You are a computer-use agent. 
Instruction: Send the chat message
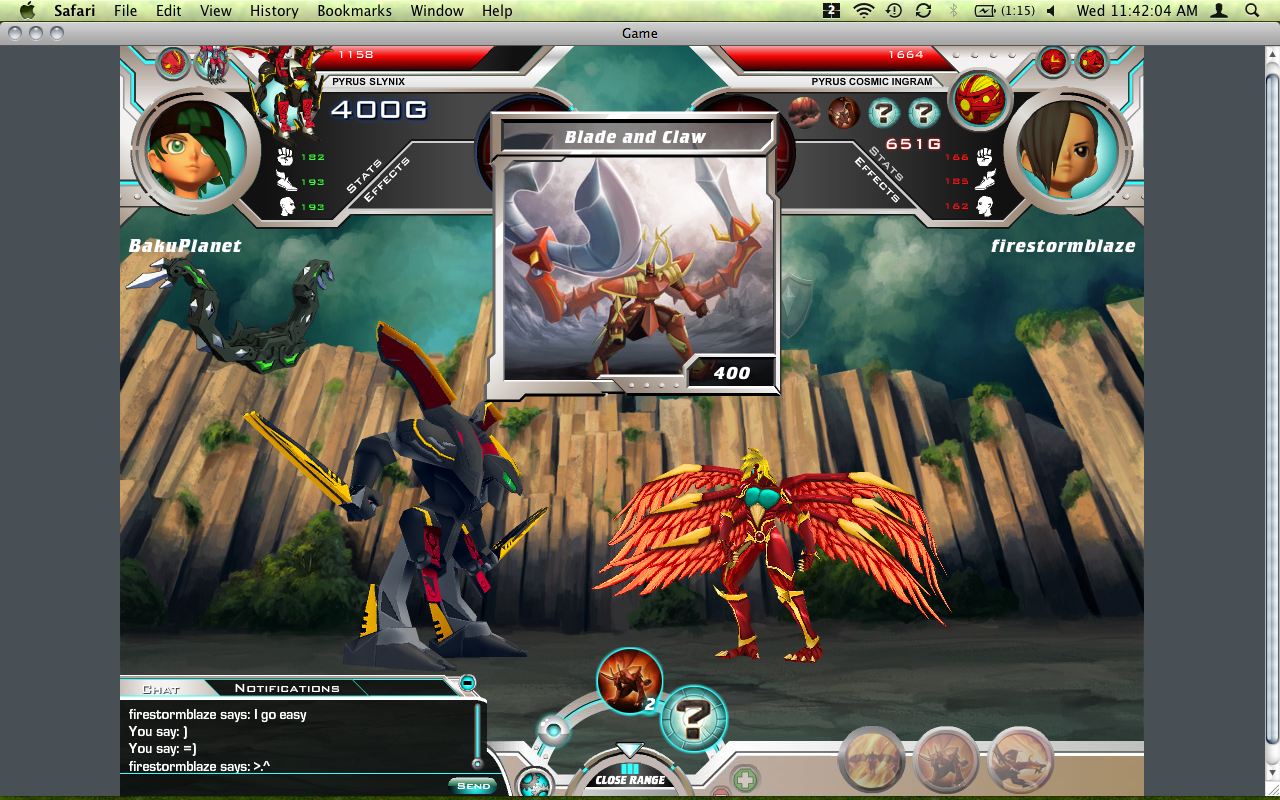click(472, 785)
